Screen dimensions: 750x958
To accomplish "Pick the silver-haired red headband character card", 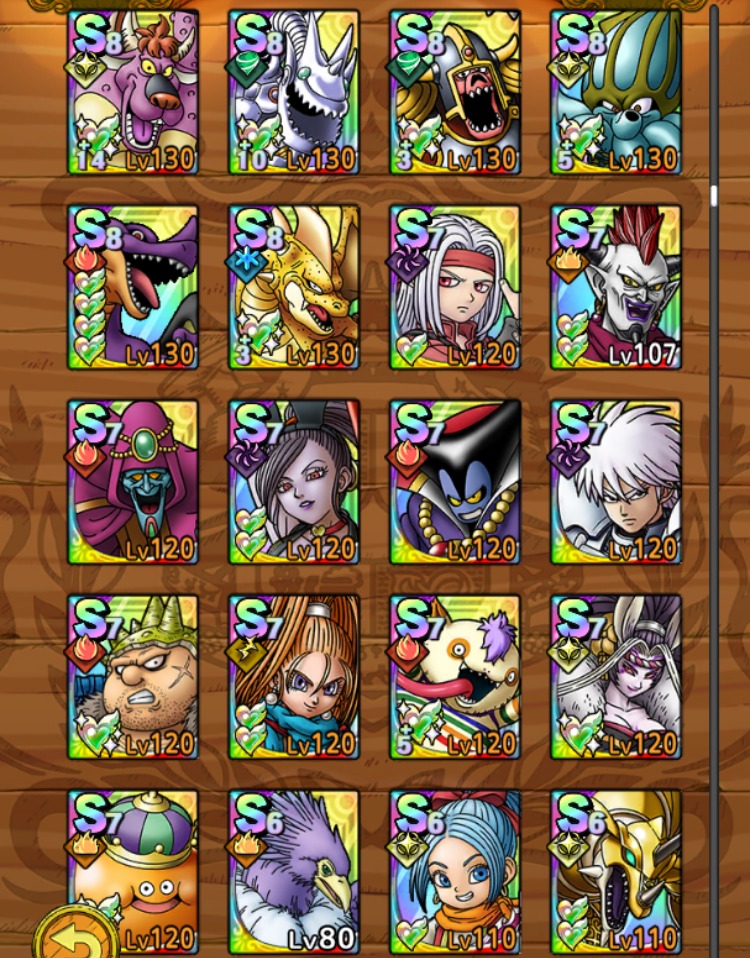I will pos(455,287).
